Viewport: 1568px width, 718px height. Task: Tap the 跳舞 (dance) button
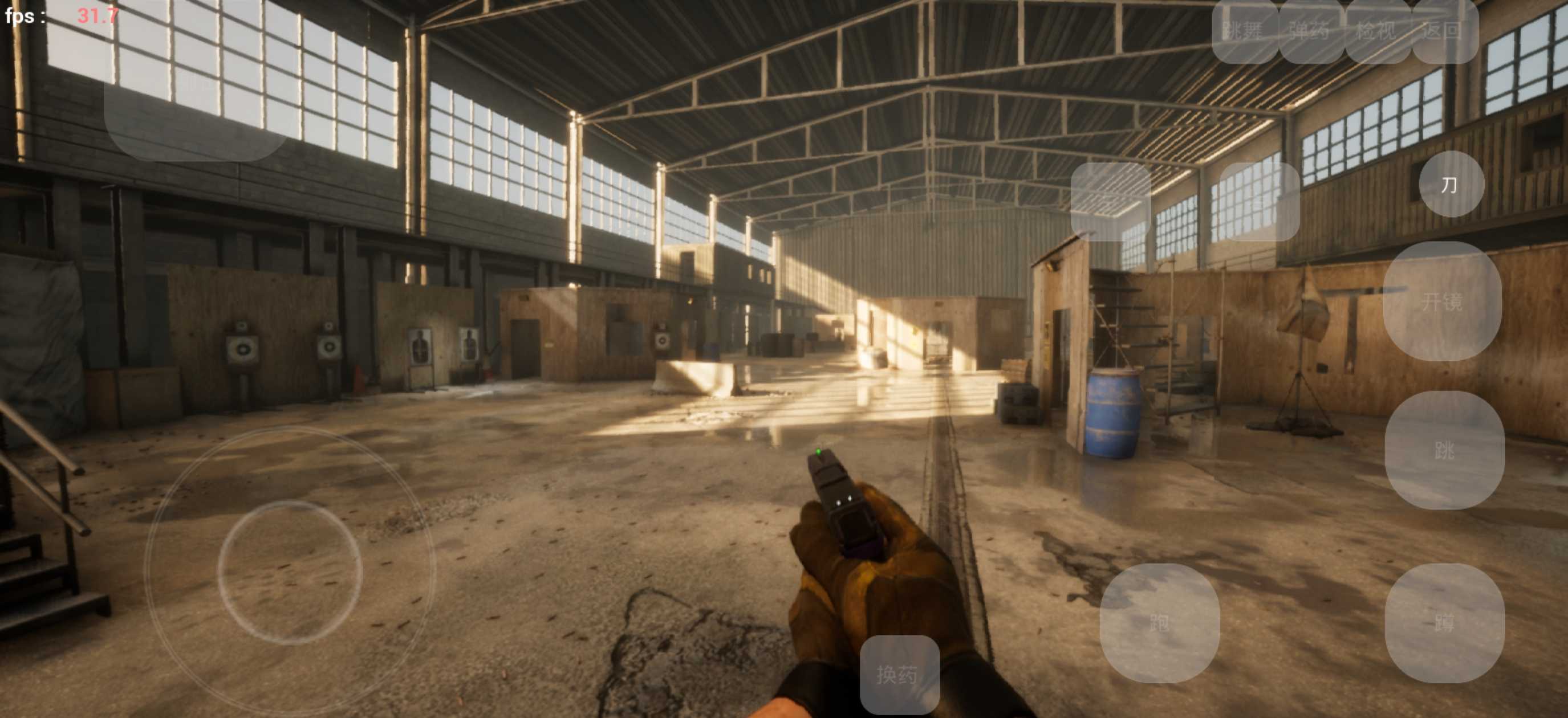pyautogui.click(x=1244, y=30)
